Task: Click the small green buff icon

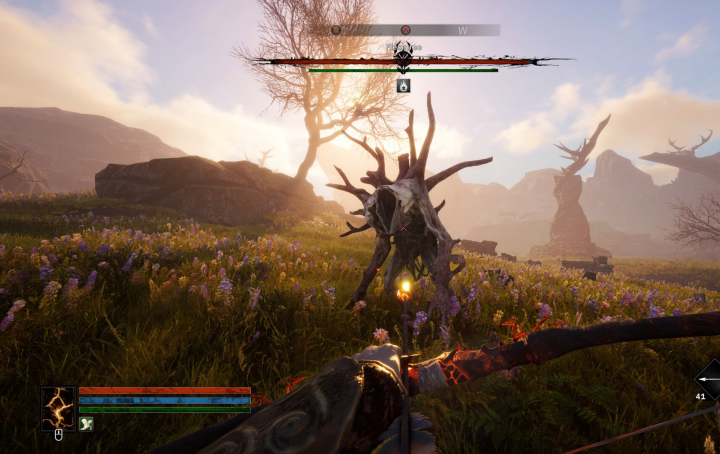Action: click(x=86, y=424)
